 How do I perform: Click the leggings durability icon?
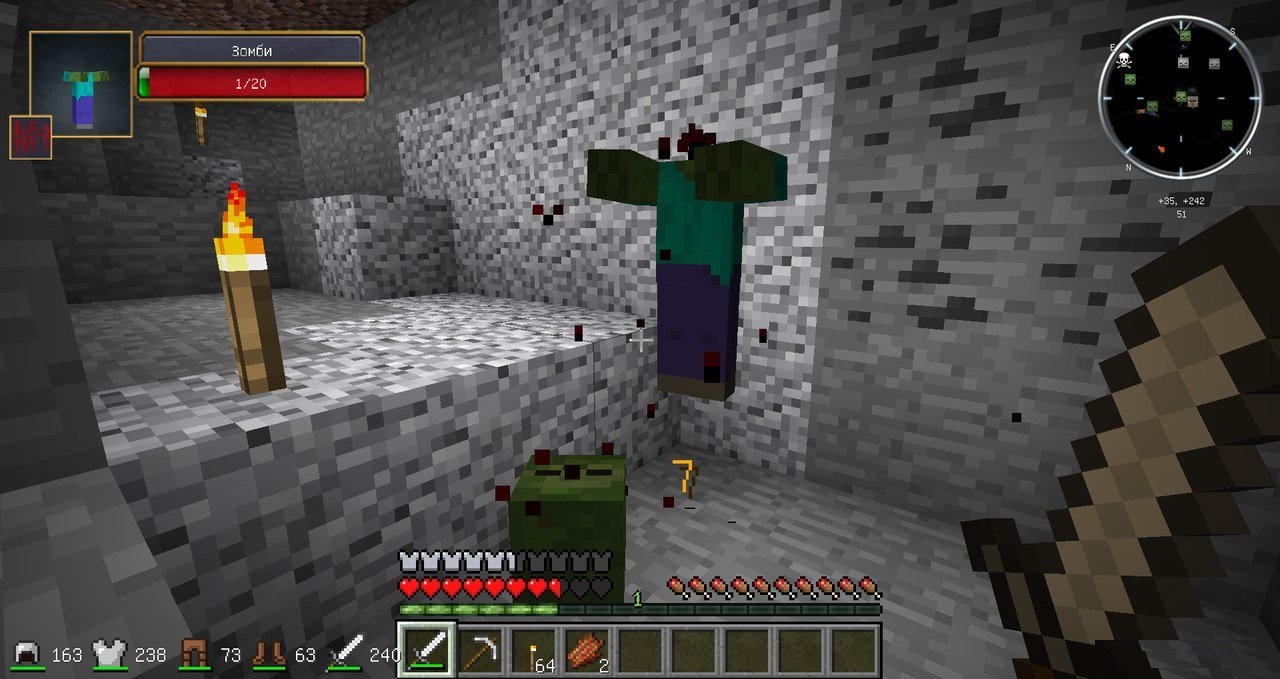[194, 655]
